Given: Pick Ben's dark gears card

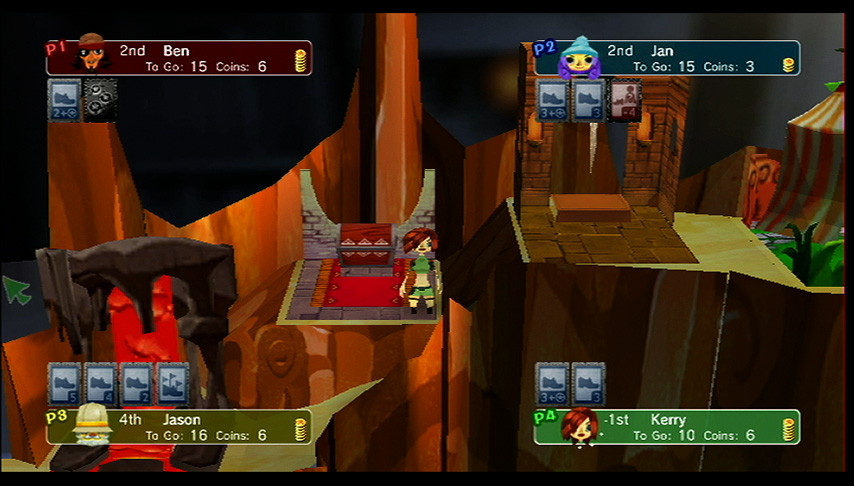Looking at the screenshot, I should coord(100,101).
